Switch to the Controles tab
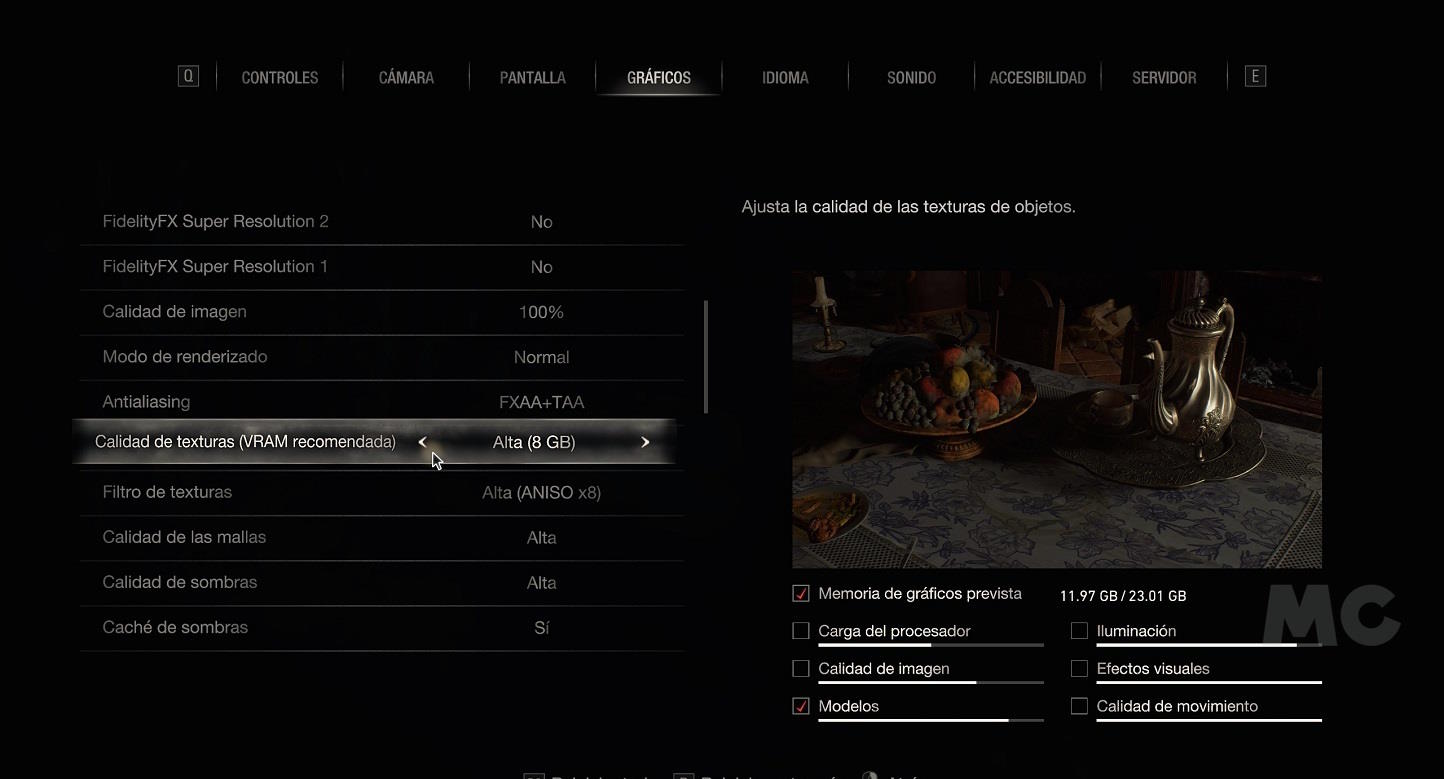Viewport: 1444px width, 779px height. (x=280, y=78)
